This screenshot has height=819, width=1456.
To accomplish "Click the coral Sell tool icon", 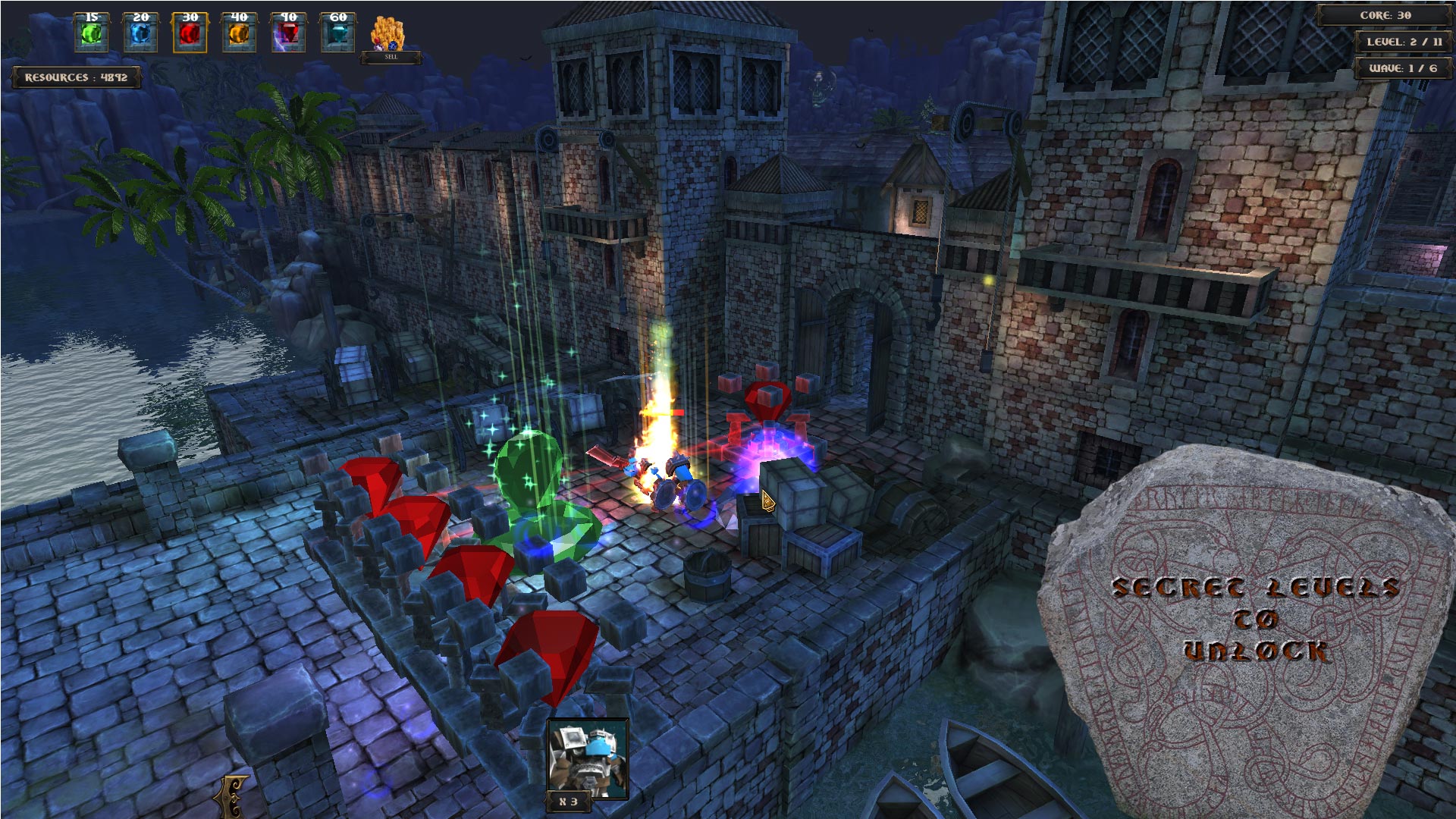I will coord(388,32).
